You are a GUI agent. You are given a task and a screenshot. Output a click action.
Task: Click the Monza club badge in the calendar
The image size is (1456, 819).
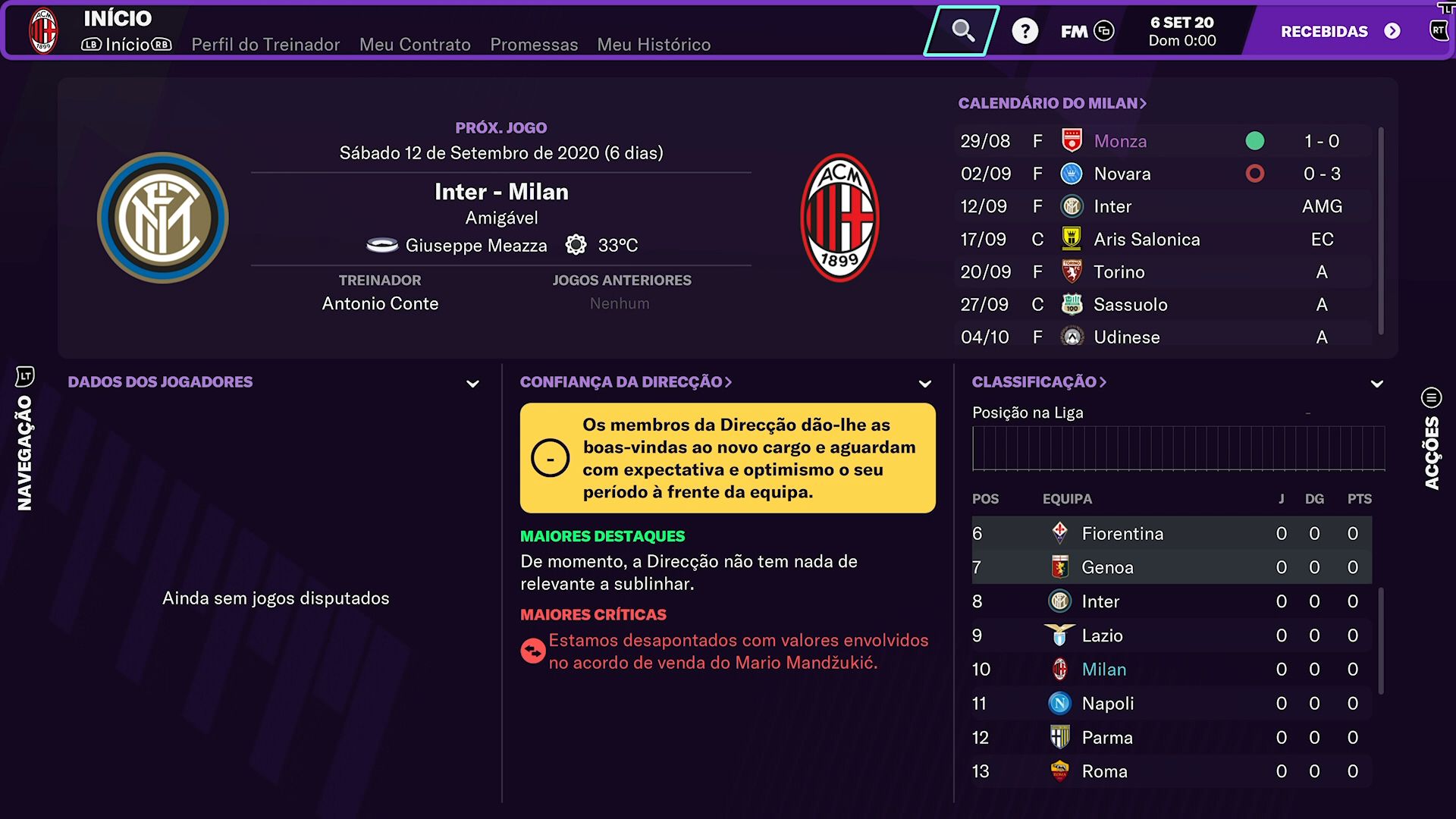point(1070,140)
